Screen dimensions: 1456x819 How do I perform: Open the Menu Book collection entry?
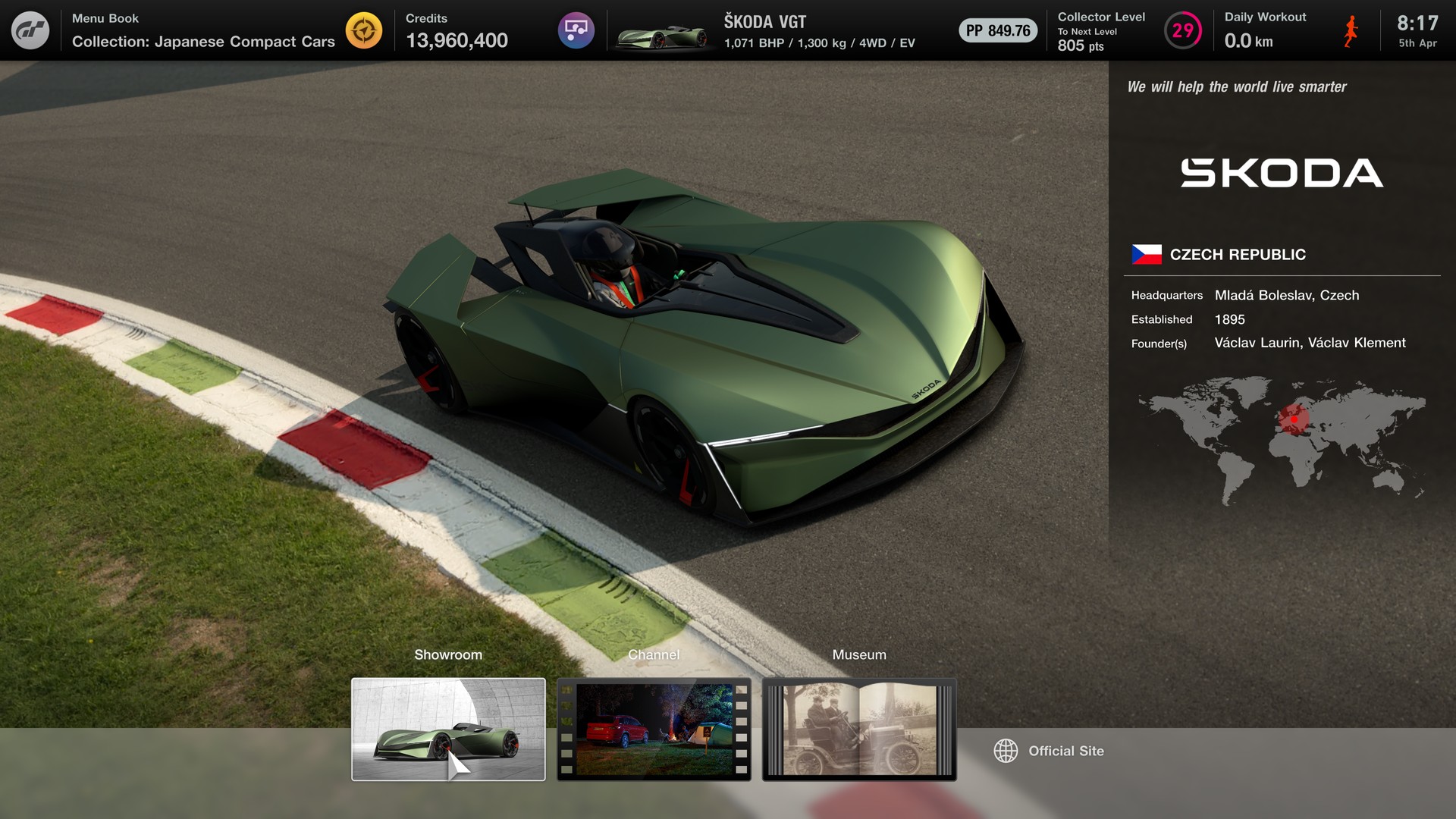tap(203, 30)
